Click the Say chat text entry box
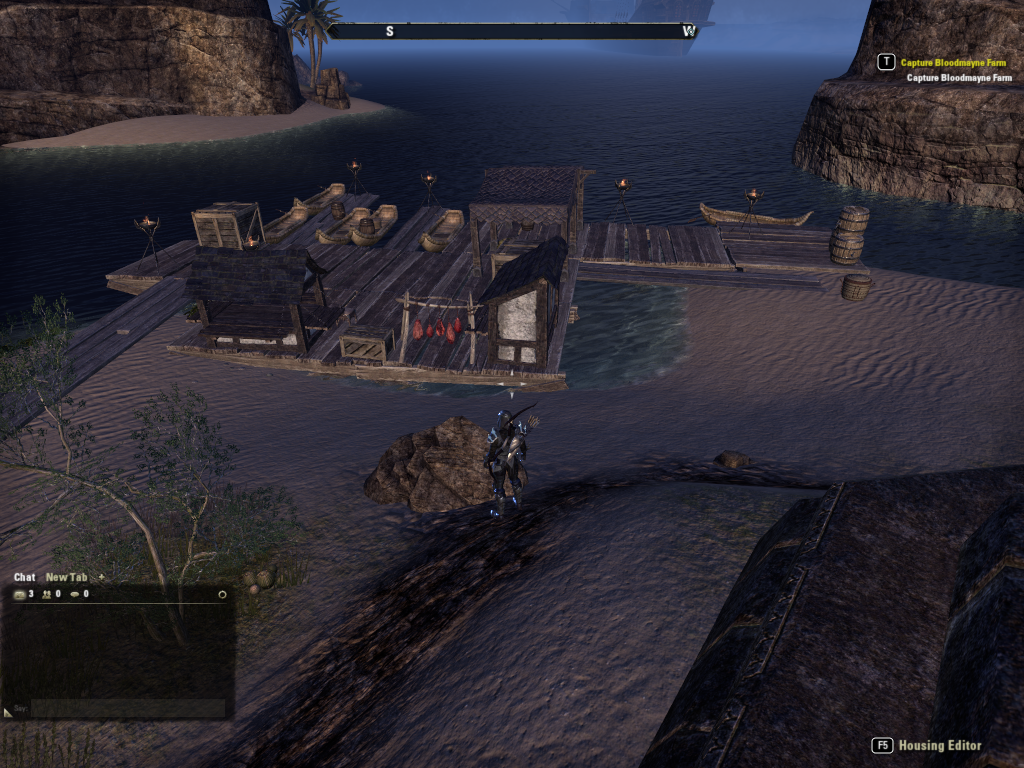The width and height of the screenshot is (1024, 768). point(128,708)
